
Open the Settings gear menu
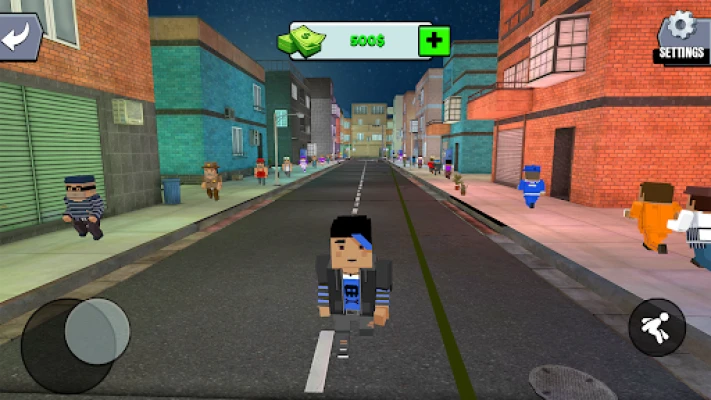coord(681,36)
